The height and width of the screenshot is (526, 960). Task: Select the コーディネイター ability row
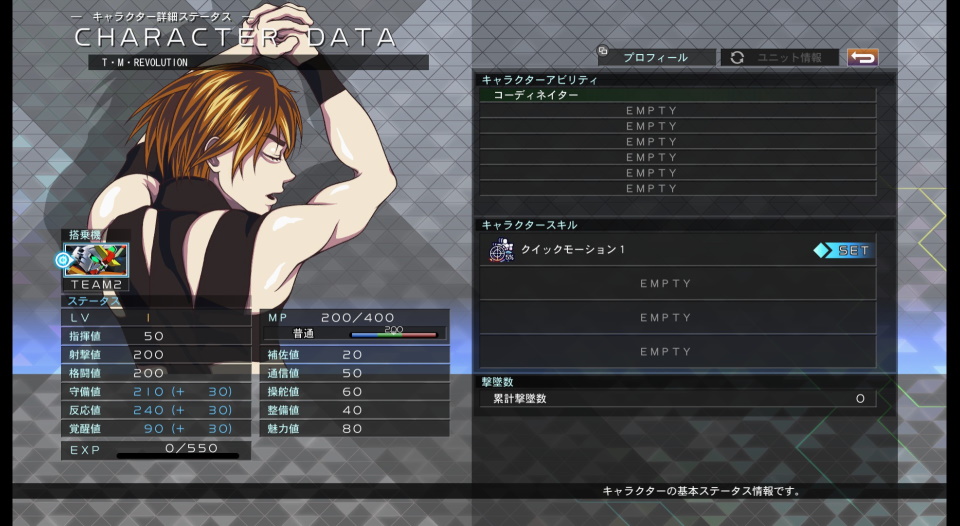point(677,95)
